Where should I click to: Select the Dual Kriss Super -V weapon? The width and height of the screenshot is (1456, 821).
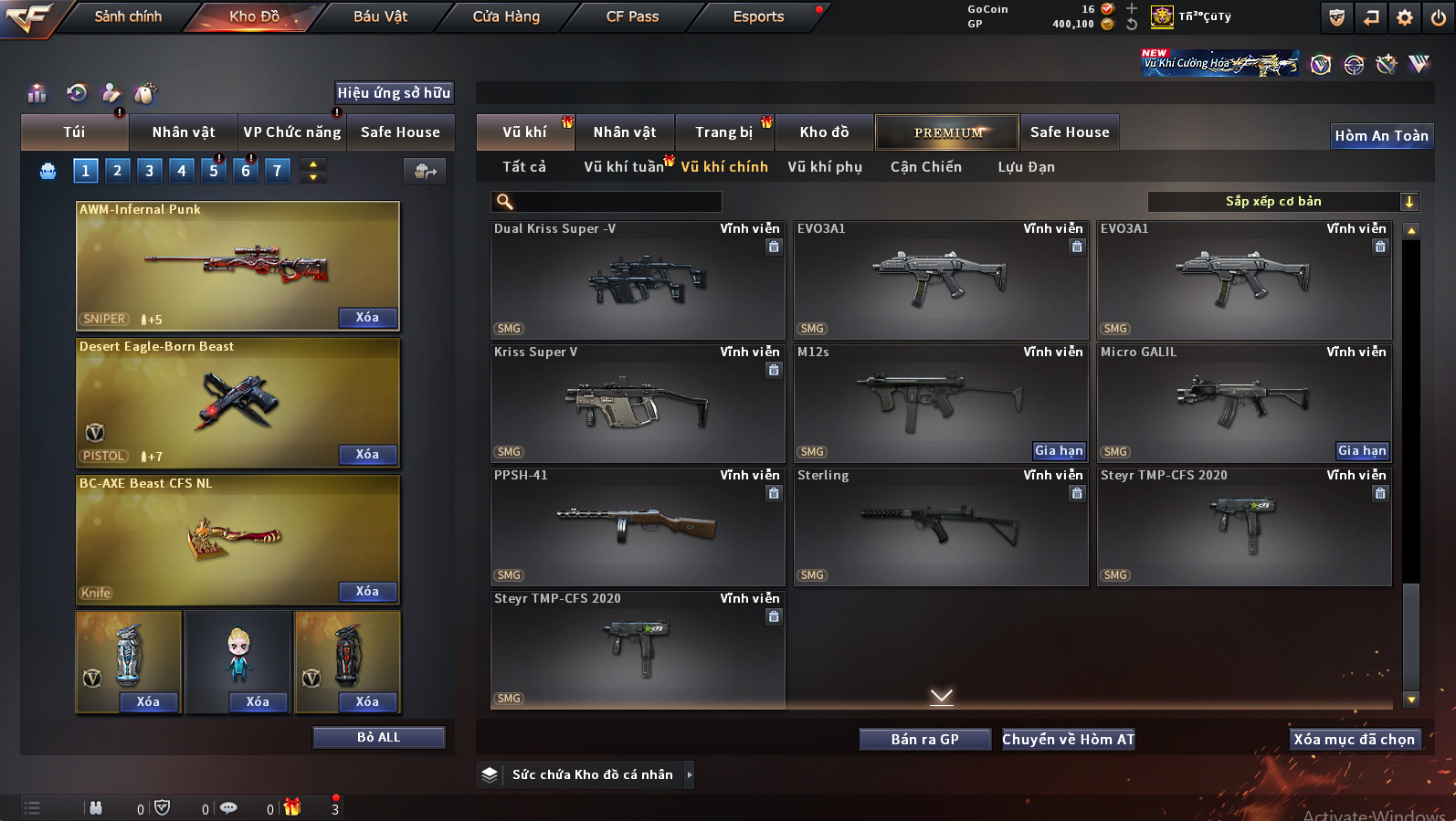tap(637, 280)
